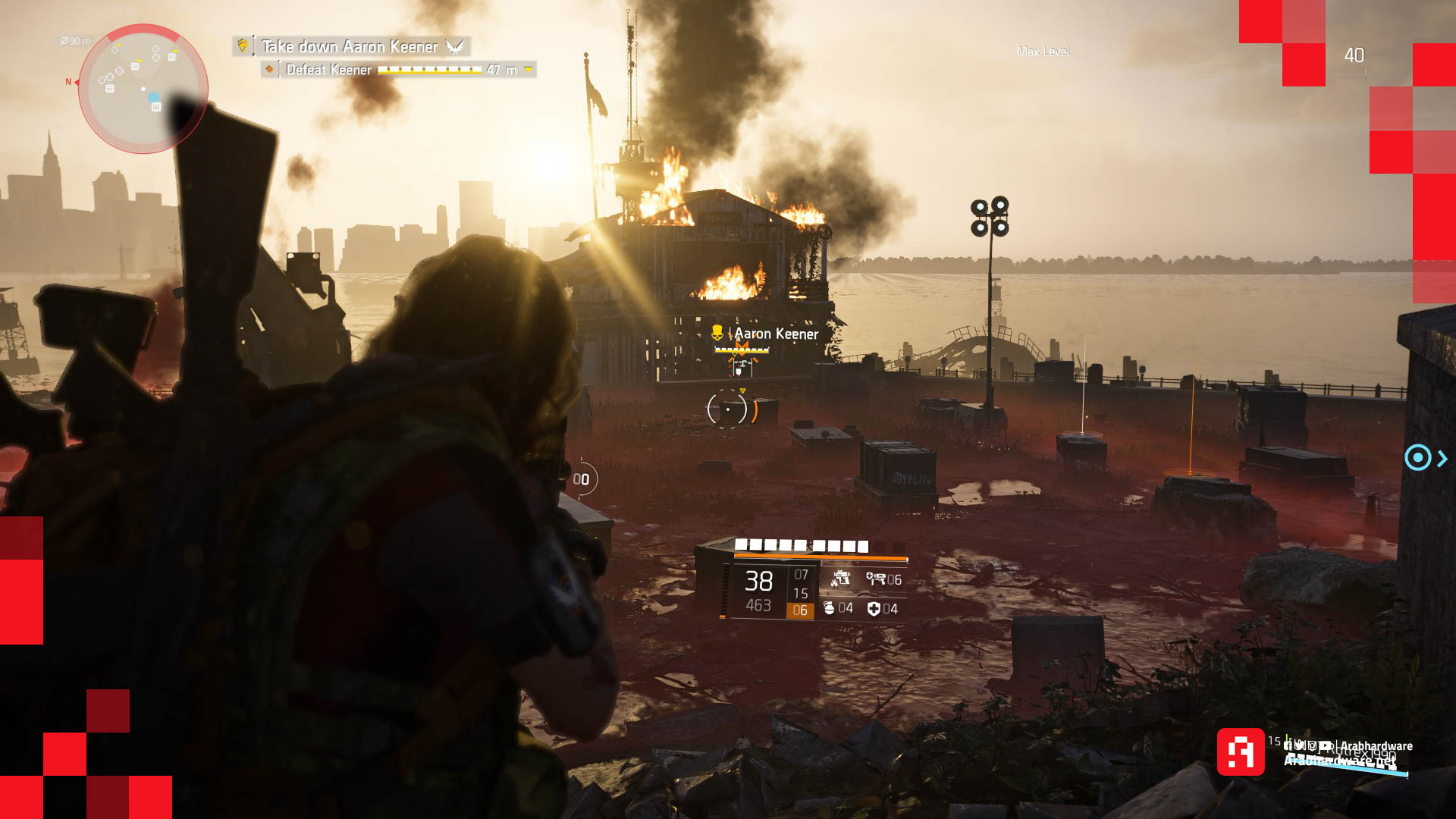Screen dimensions: 1456x819
Task: Click the blue ISAC indicator at screen edge
Action: pyautogui.click(x=1417, y=458)
